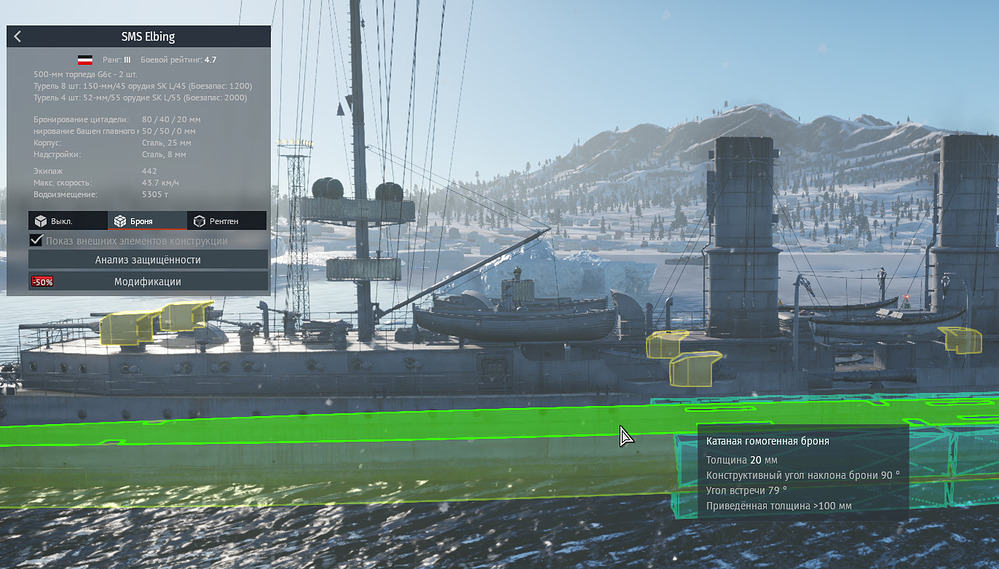Viewport: 999px width, 569px height.
Task: Open Анализ защищённости protection analysis
Action: click(148, 260)
